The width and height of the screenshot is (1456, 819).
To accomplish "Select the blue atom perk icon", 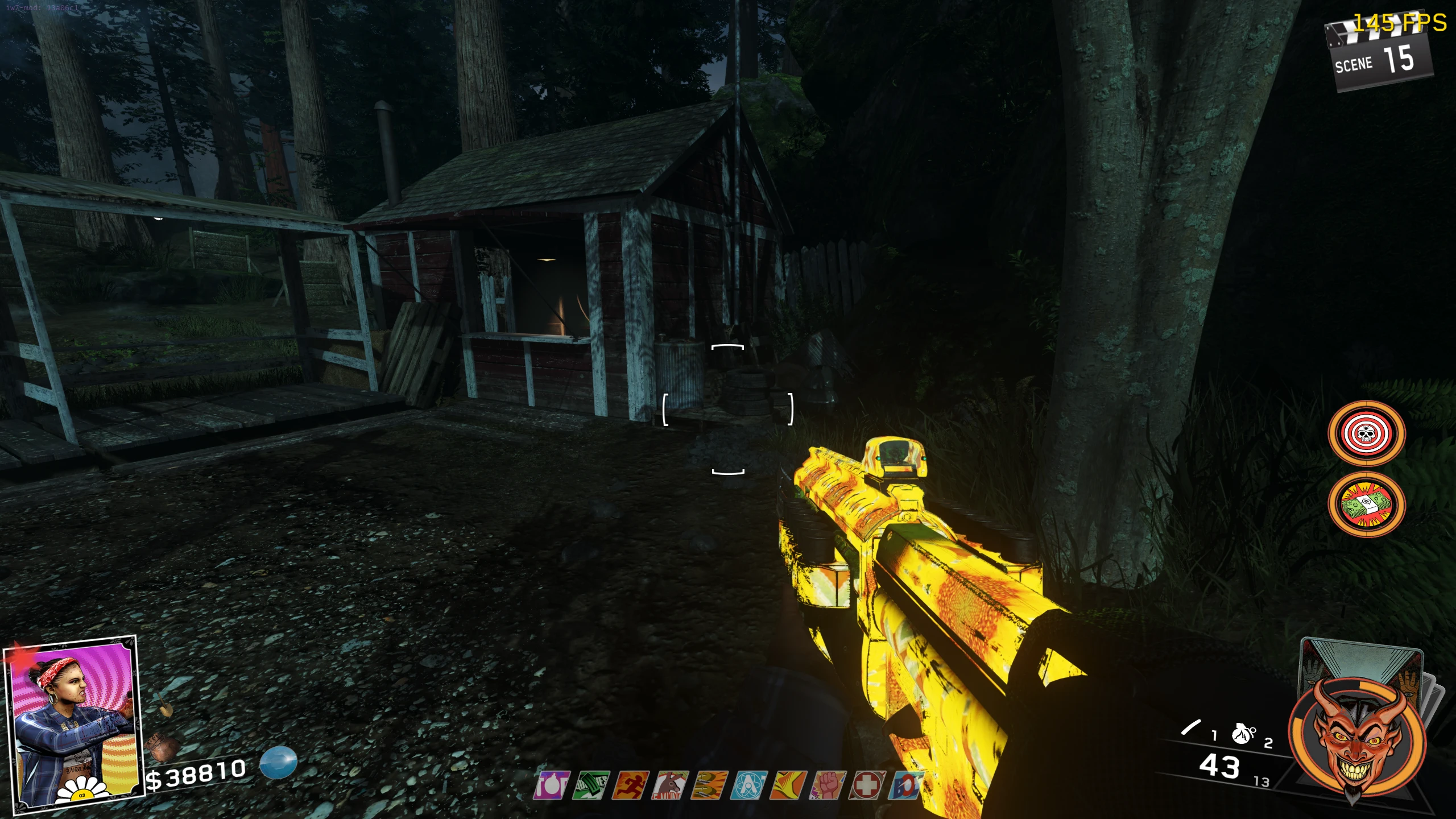I will [750, 785].
